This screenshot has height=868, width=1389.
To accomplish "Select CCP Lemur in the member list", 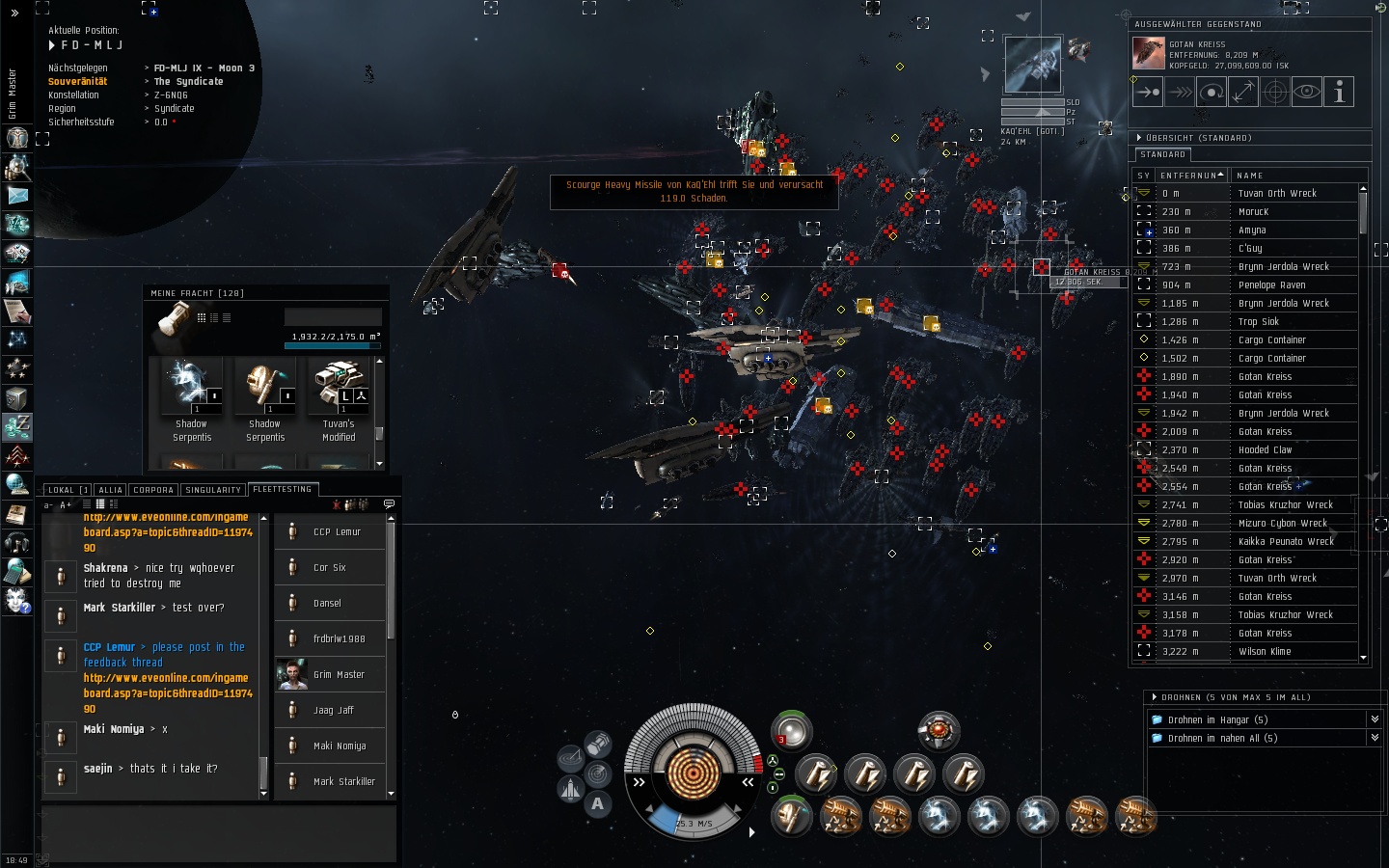I will (x=337, y=532).
